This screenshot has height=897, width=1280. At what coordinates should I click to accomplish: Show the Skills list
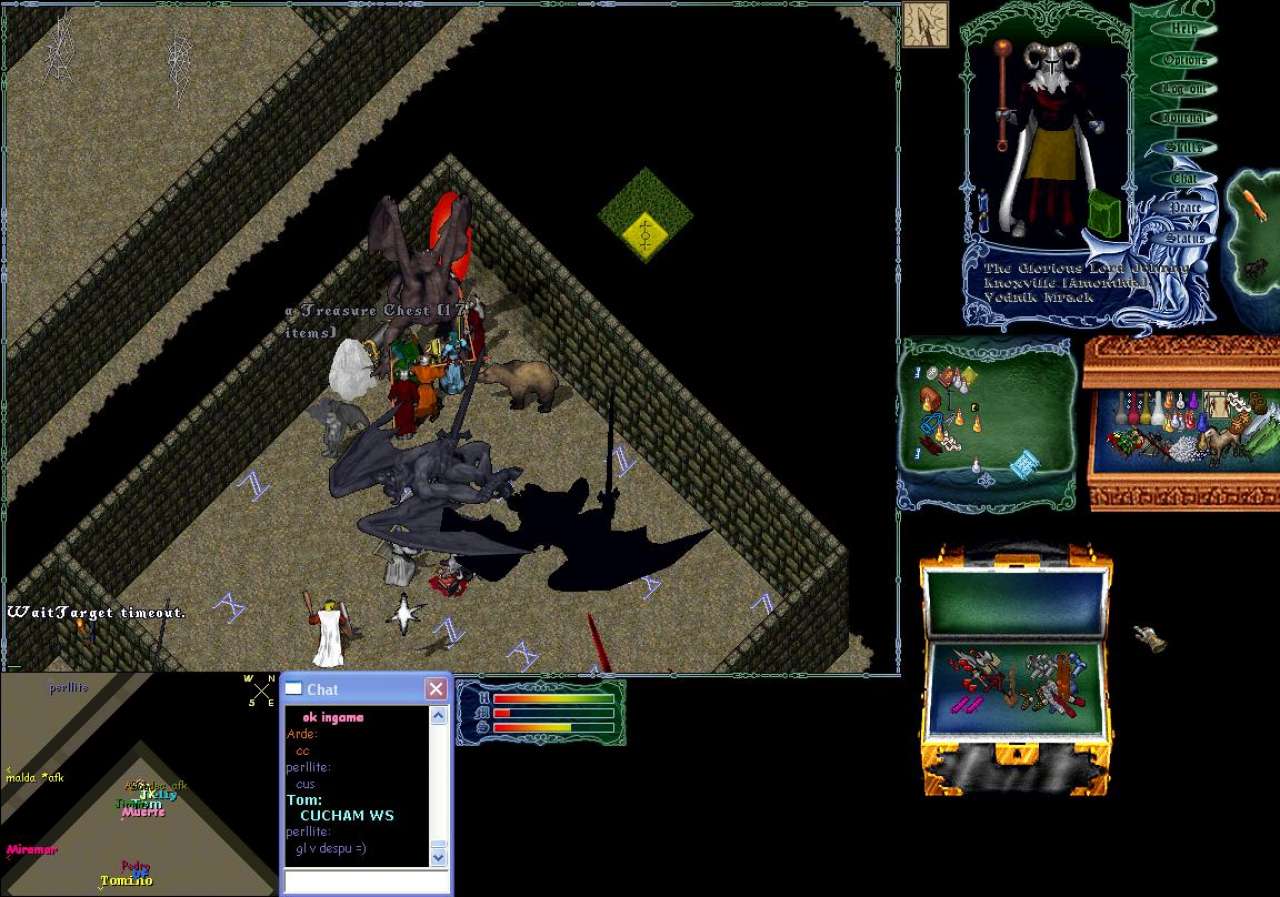pos(1184,148)
